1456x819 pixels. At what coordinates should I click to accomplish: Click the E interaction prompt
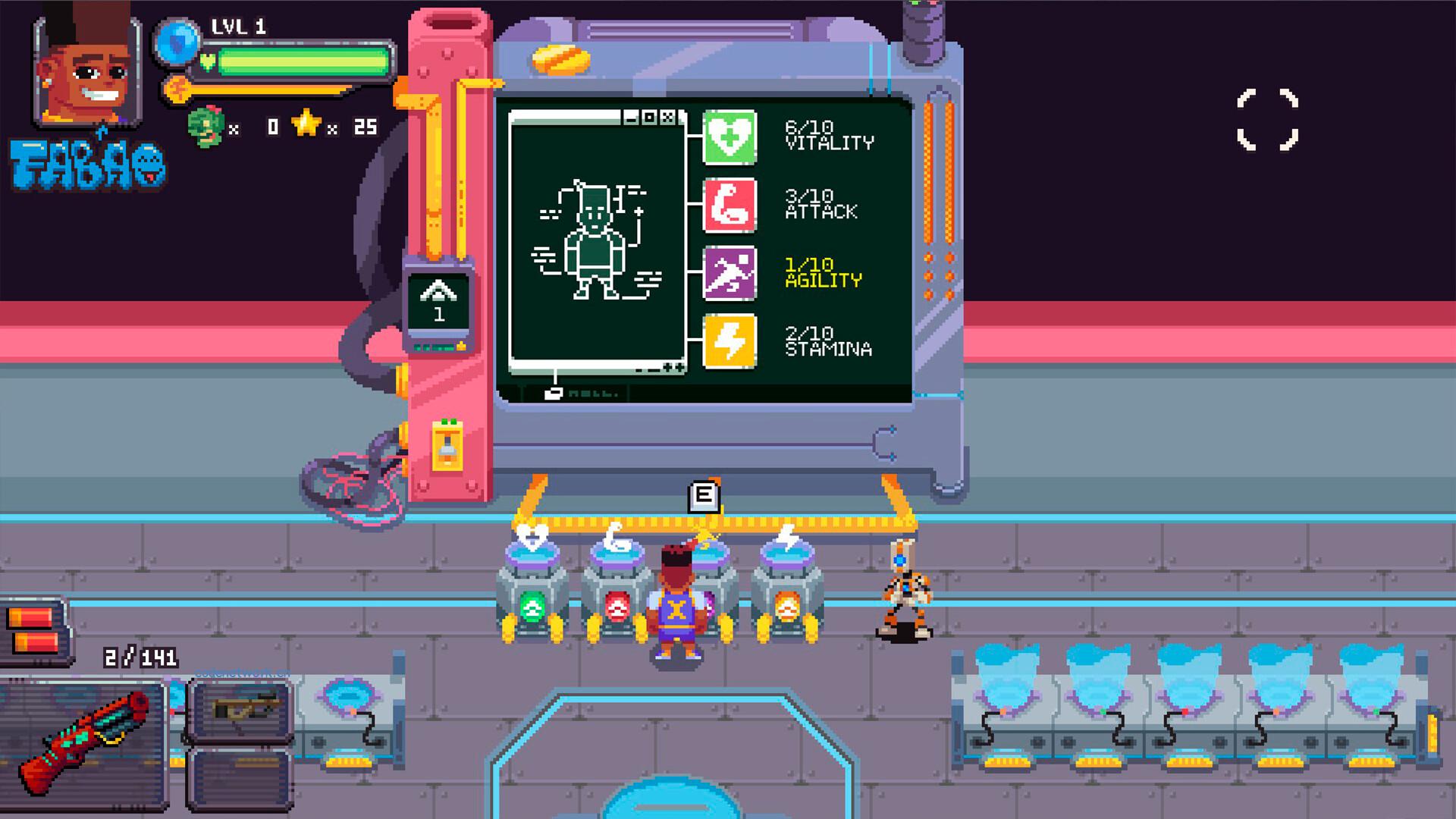tap(704, 497)
